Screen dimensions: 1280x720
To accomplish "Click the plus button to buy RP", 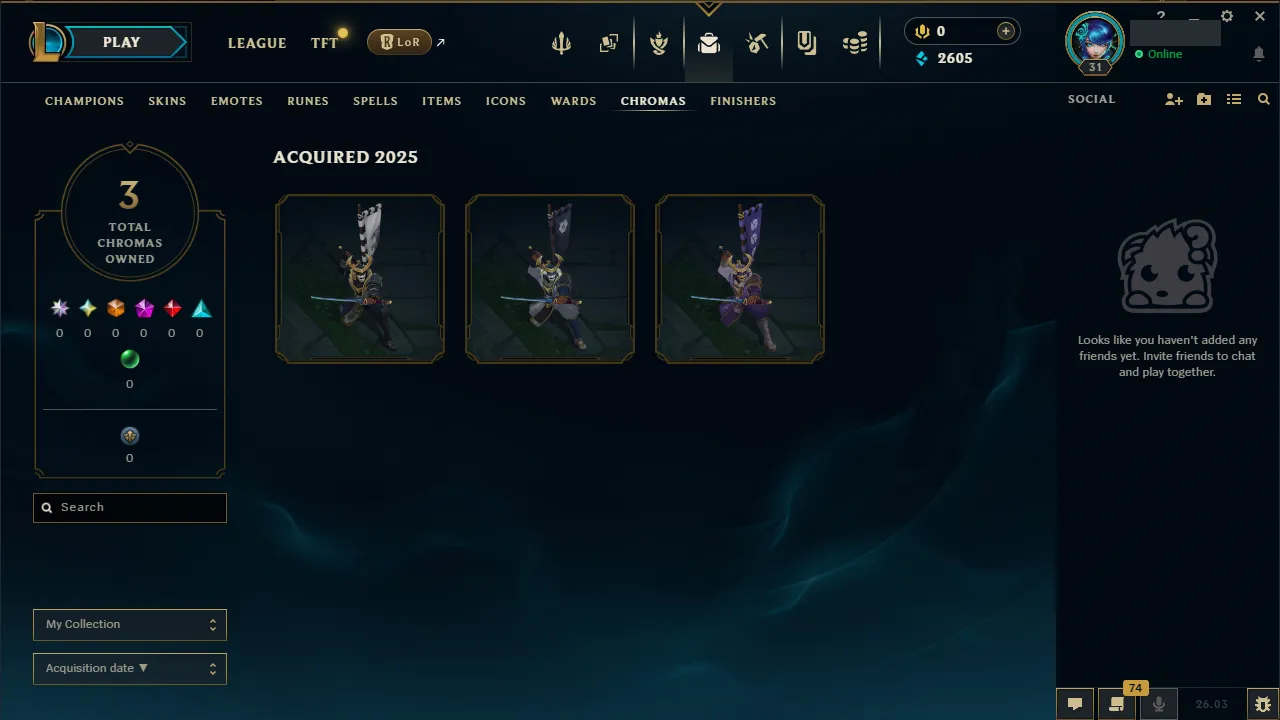I will pos(1005,31).
